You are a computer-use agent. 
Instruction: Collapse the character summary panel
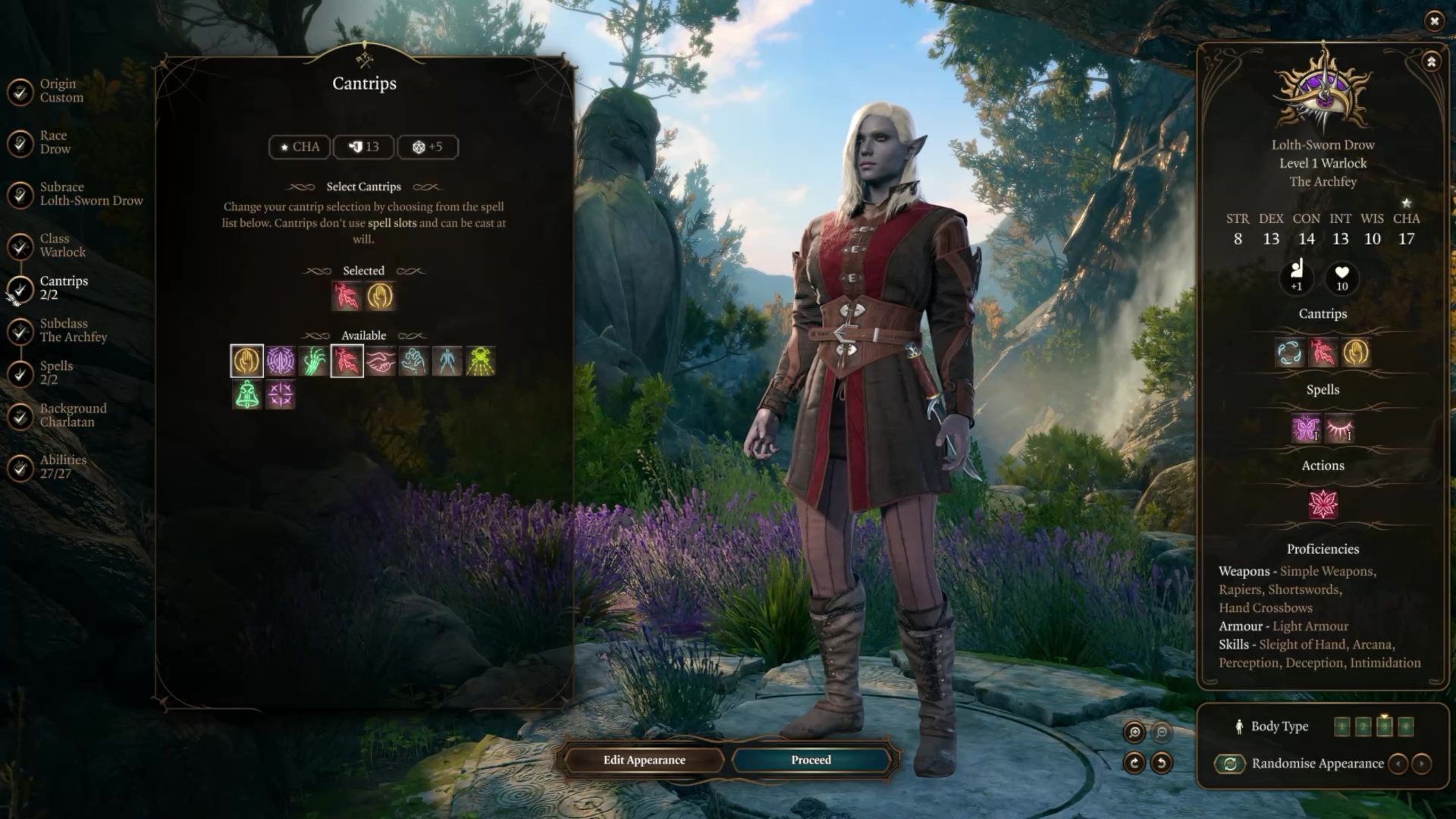point(1431,62)
